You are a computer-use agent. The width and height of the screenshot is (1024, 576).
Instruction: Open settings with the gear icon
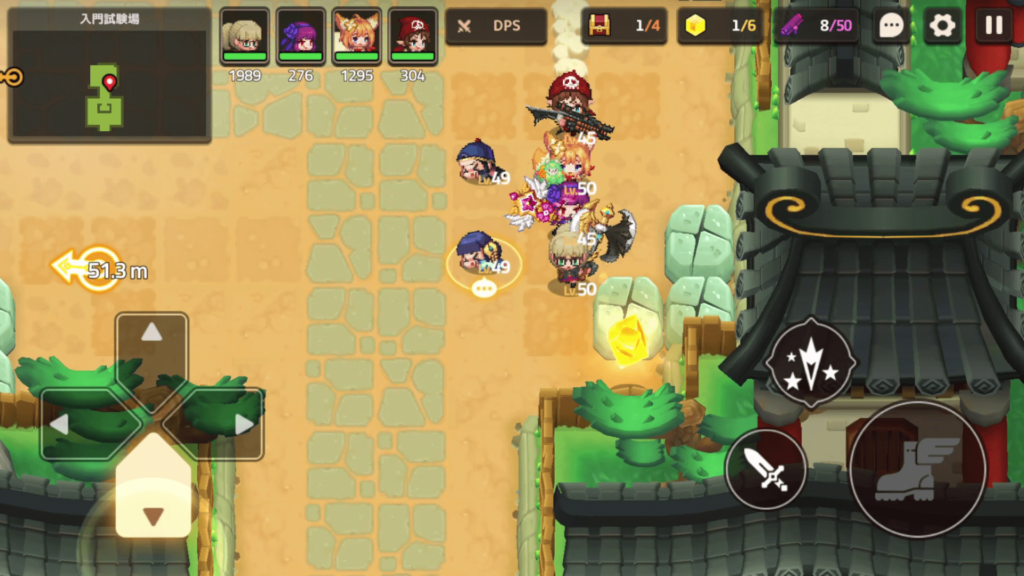[x=942, y=26]
